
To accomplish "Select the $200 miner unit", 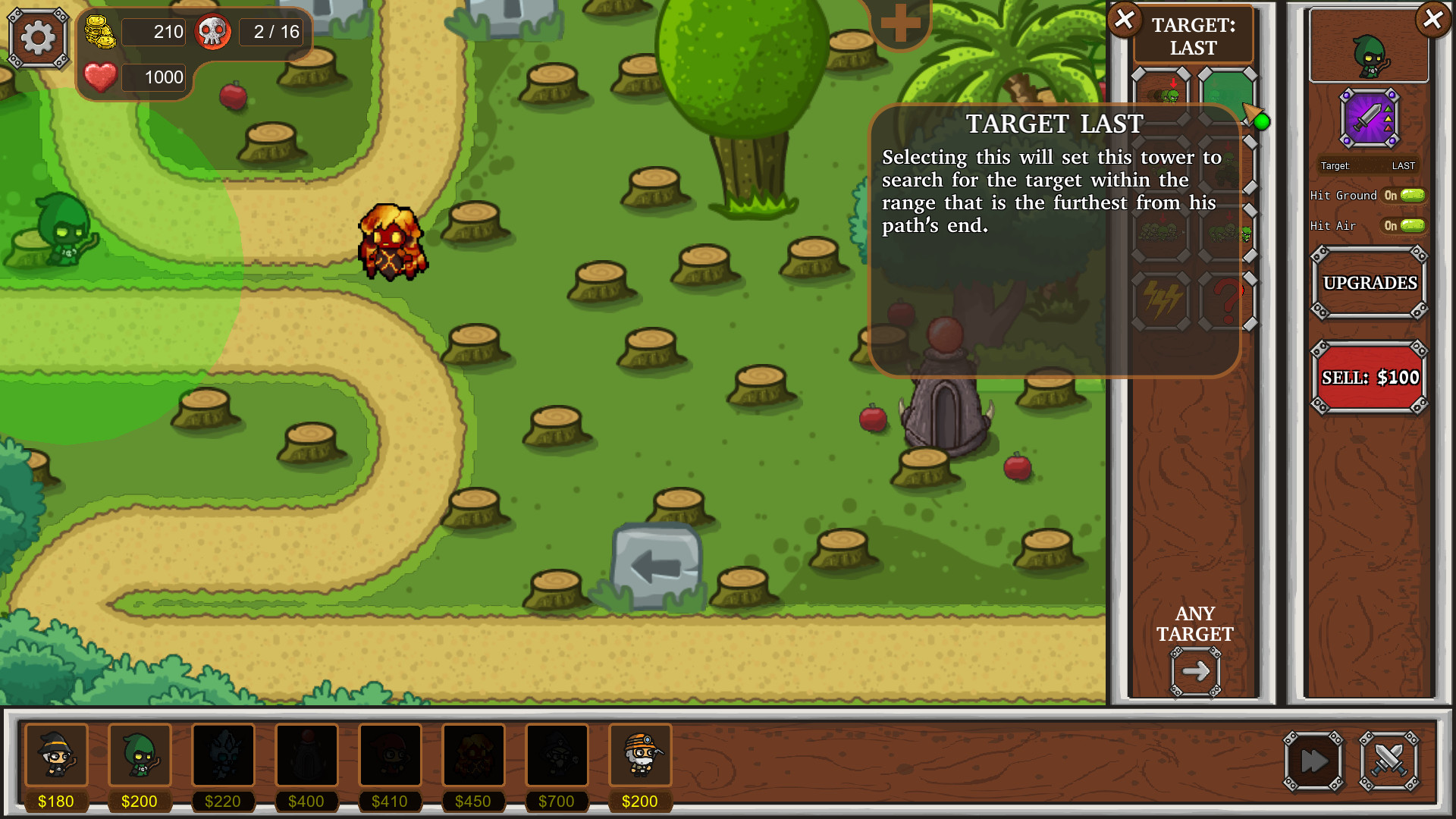I will pos(641,755).
